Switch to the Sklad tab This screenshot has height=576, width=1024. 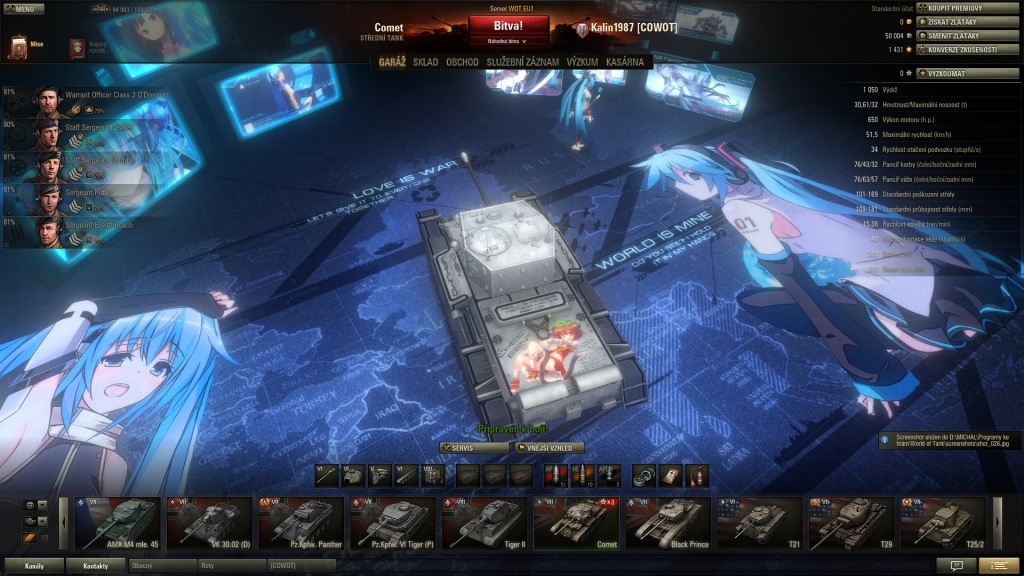tap(425, 62)
